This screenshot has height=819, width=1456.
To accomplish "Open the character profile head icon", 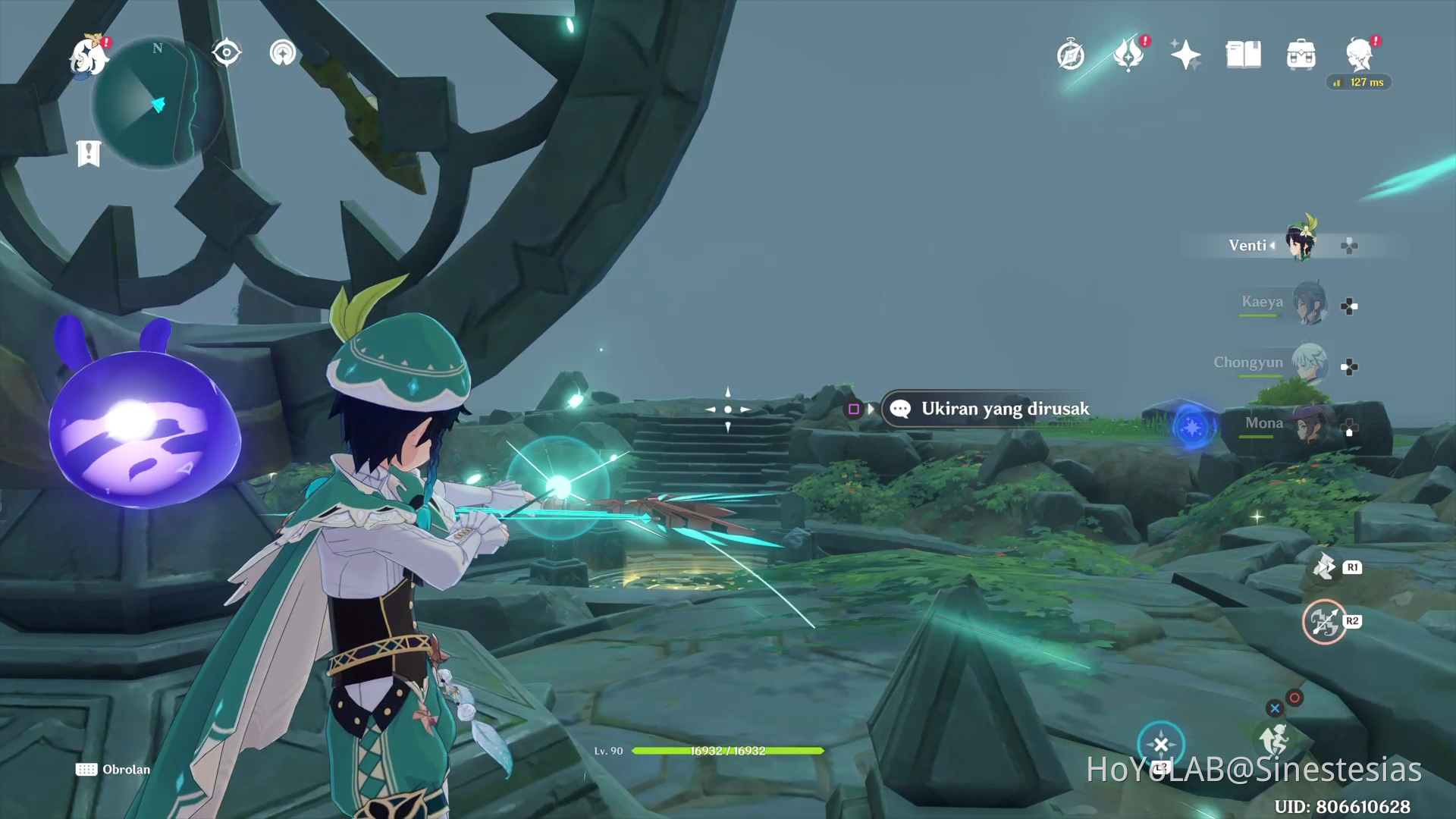I will click(x=1359, y=55).
